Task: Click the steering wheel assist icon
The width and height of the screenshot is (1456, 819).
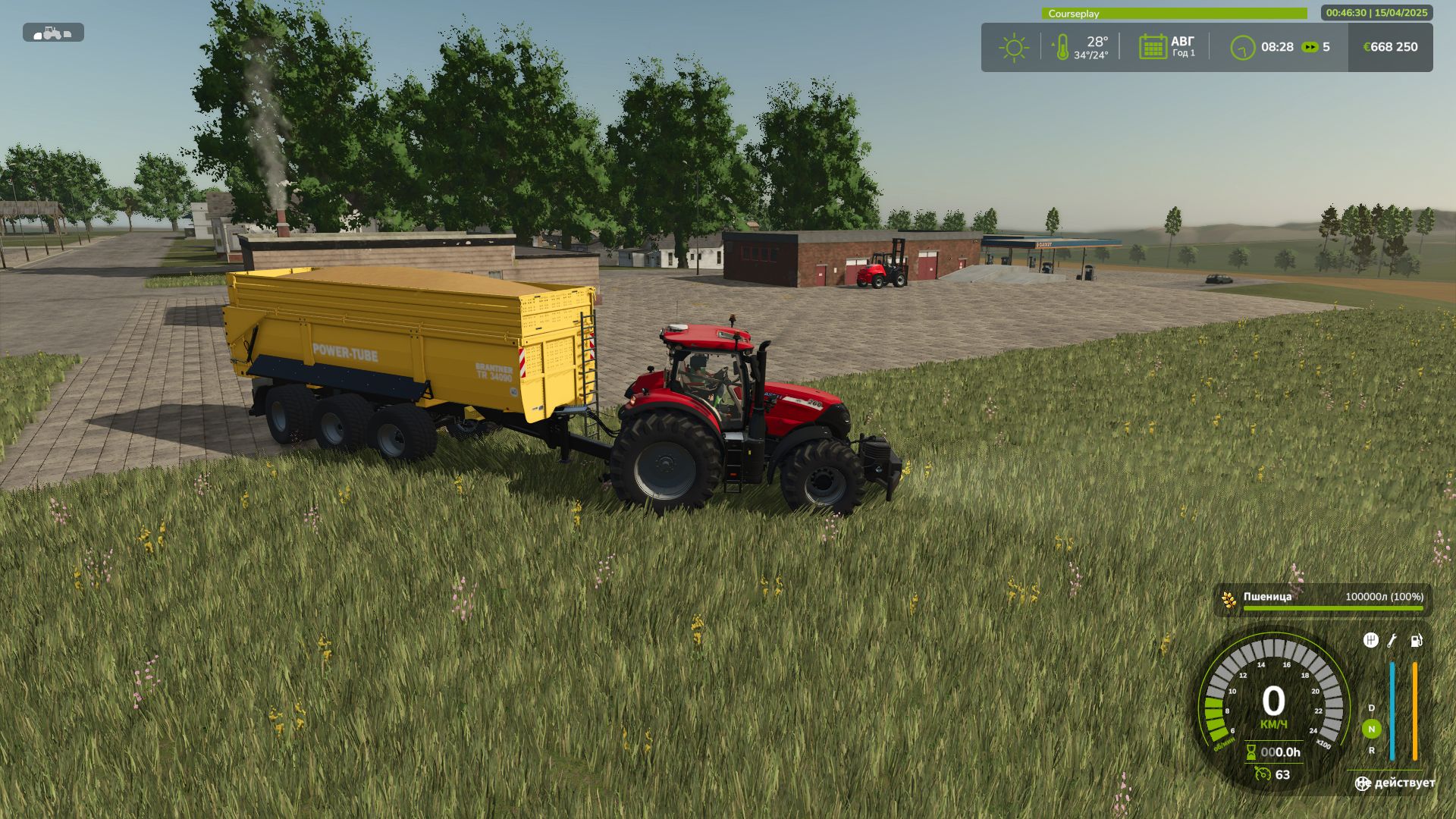Action: pyautogui.click(x=1363, y=783)
